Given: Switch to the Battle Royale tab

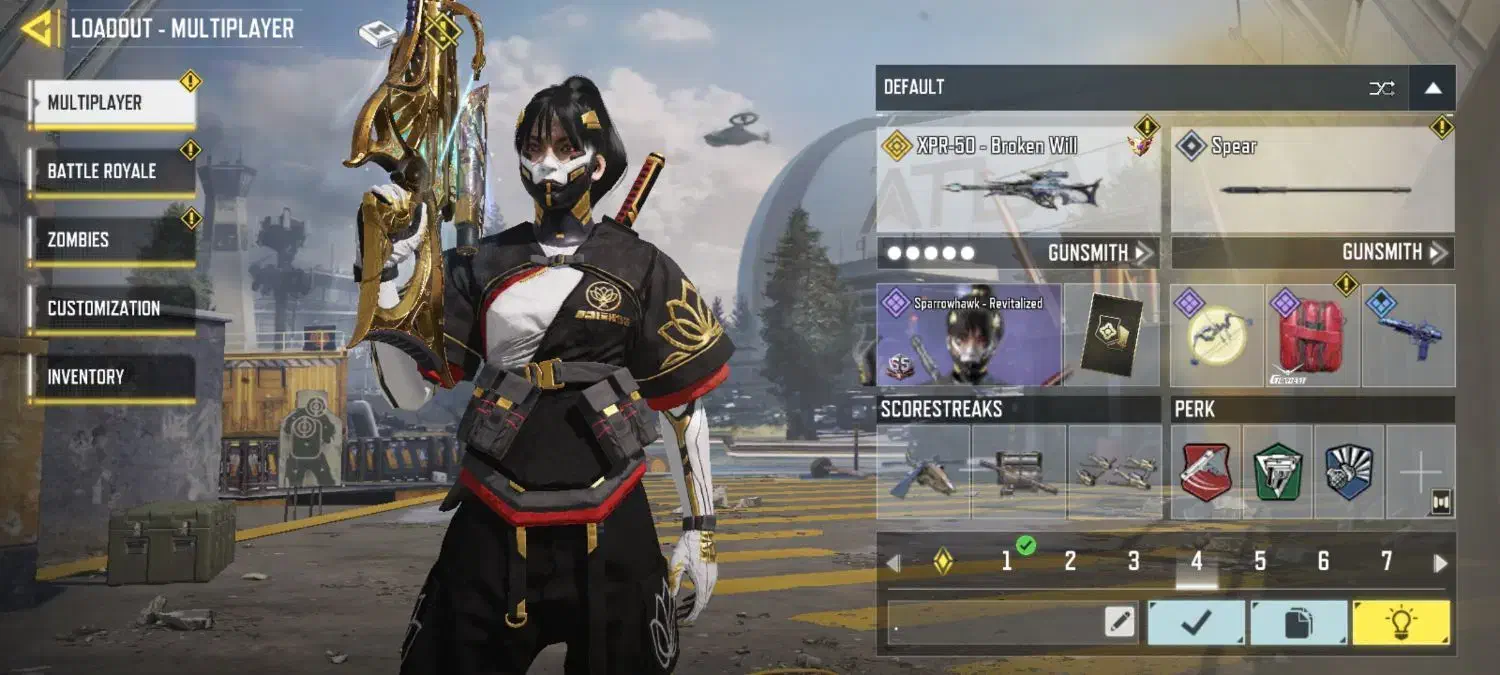Looking at the screenshot, I should click(x=111, y=171).
